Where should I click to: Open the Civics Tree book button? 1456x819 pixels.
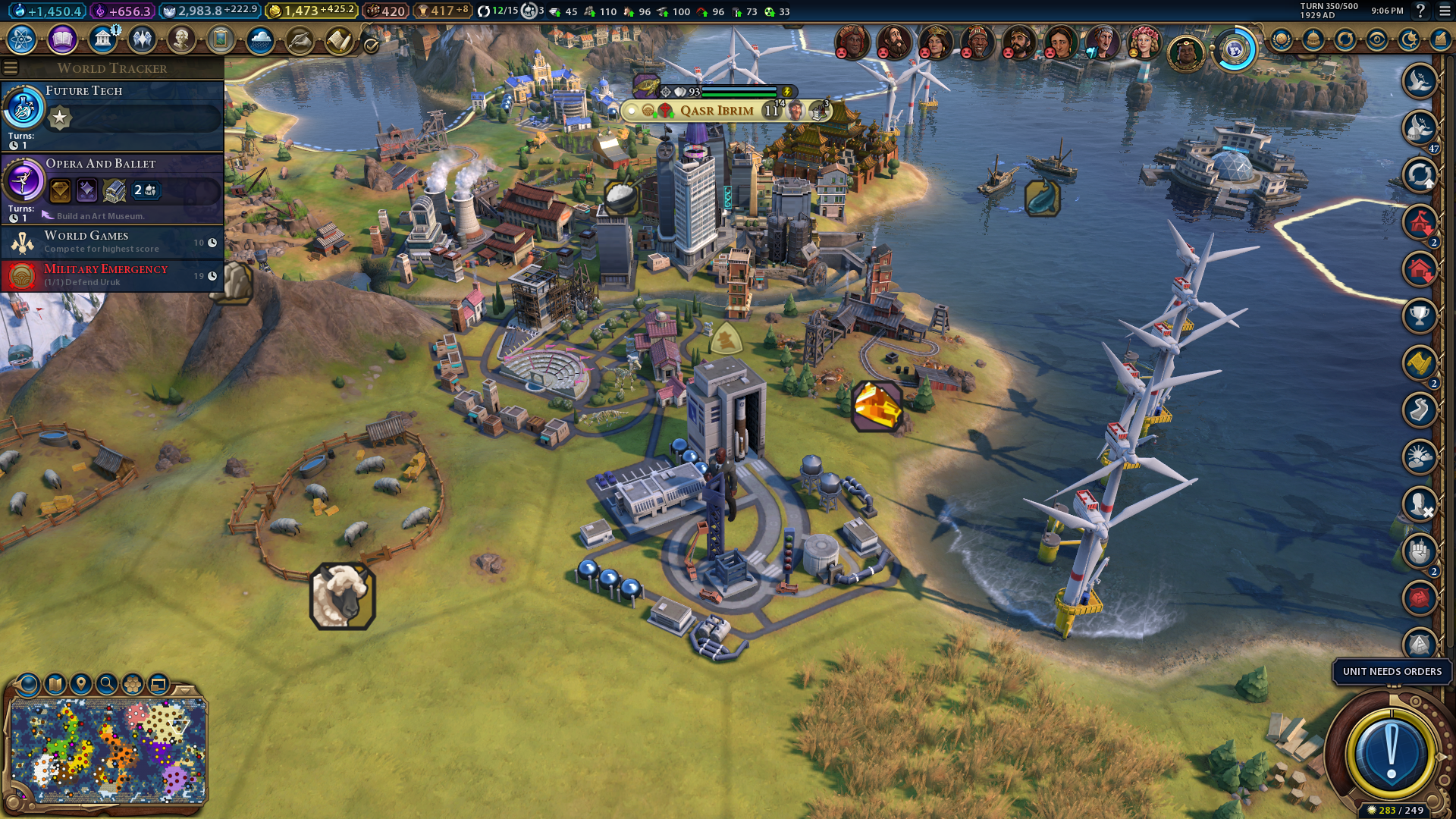pos(62,39)
